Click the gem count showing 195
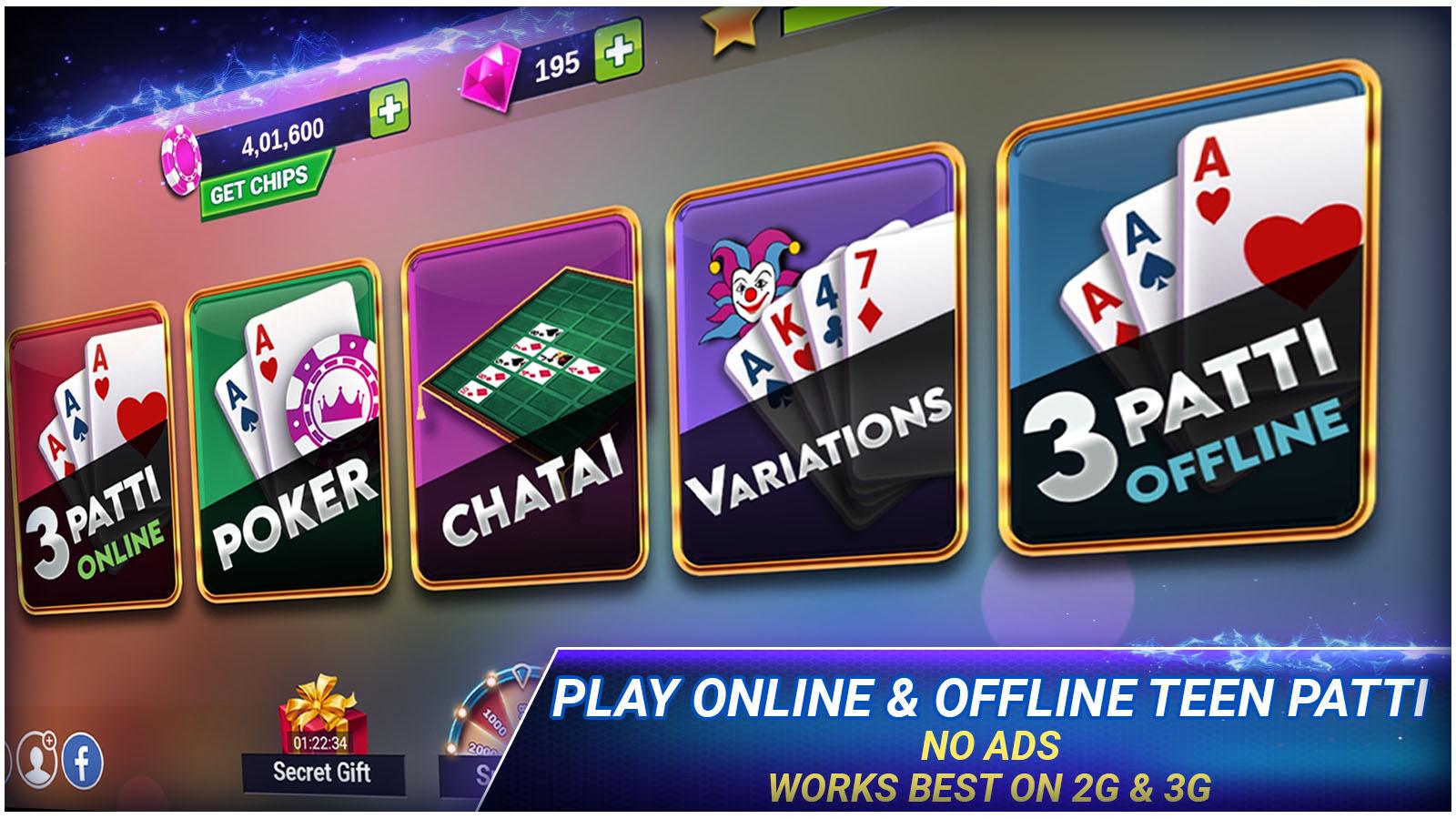Screen dimensions: 1456x819 click(x=557, y=64)
